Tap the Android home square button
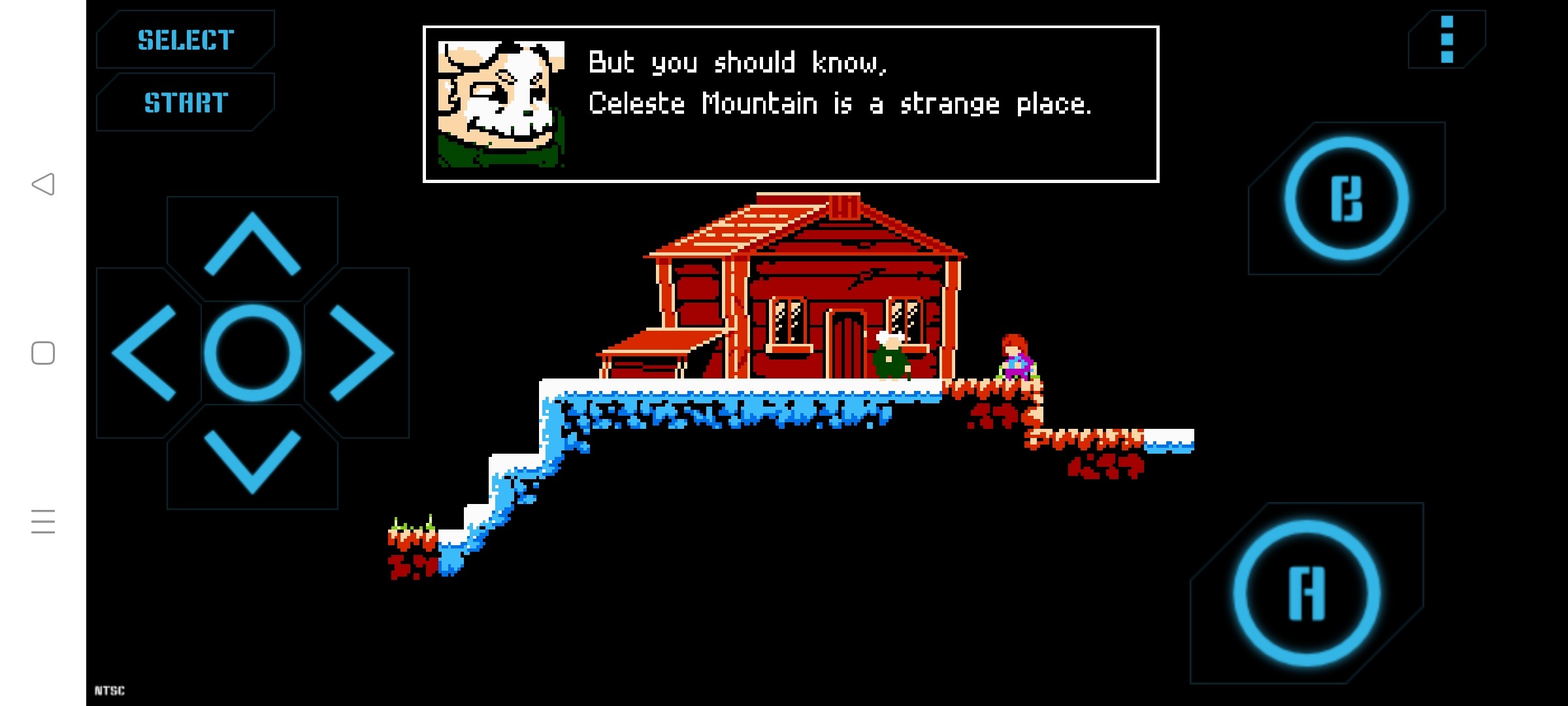 (43, 353)
